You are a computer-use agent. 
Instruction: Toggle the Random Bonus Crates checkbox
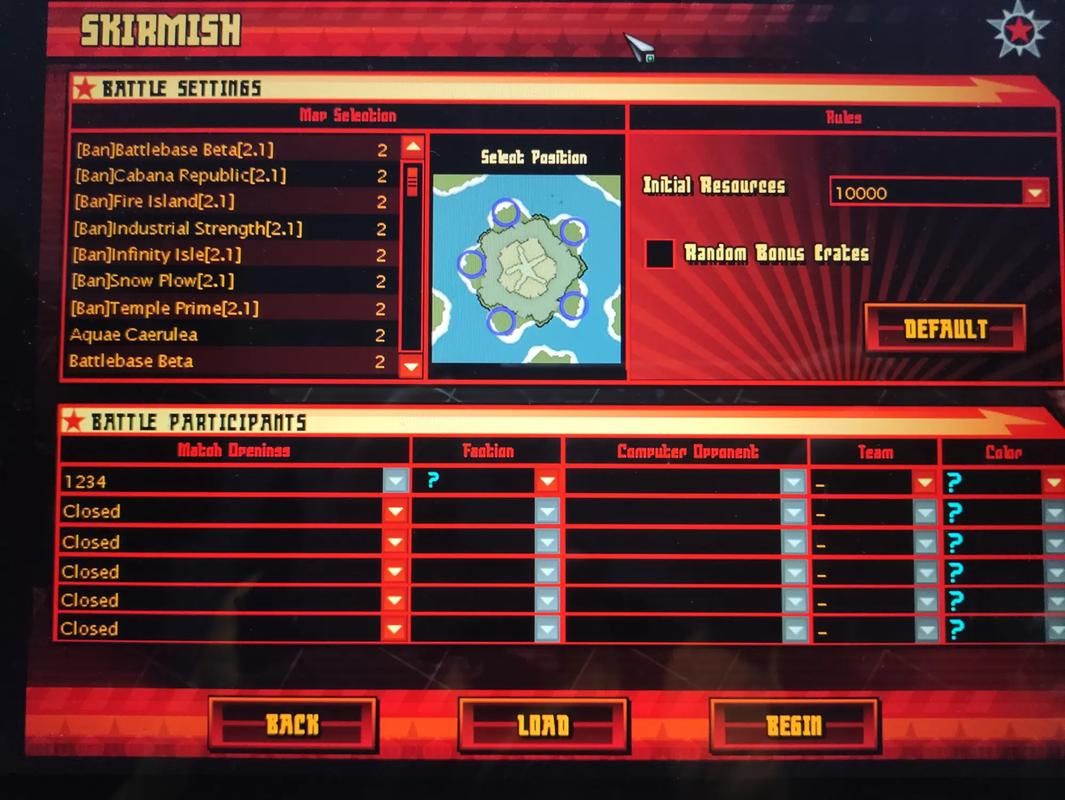pos(660,253)
